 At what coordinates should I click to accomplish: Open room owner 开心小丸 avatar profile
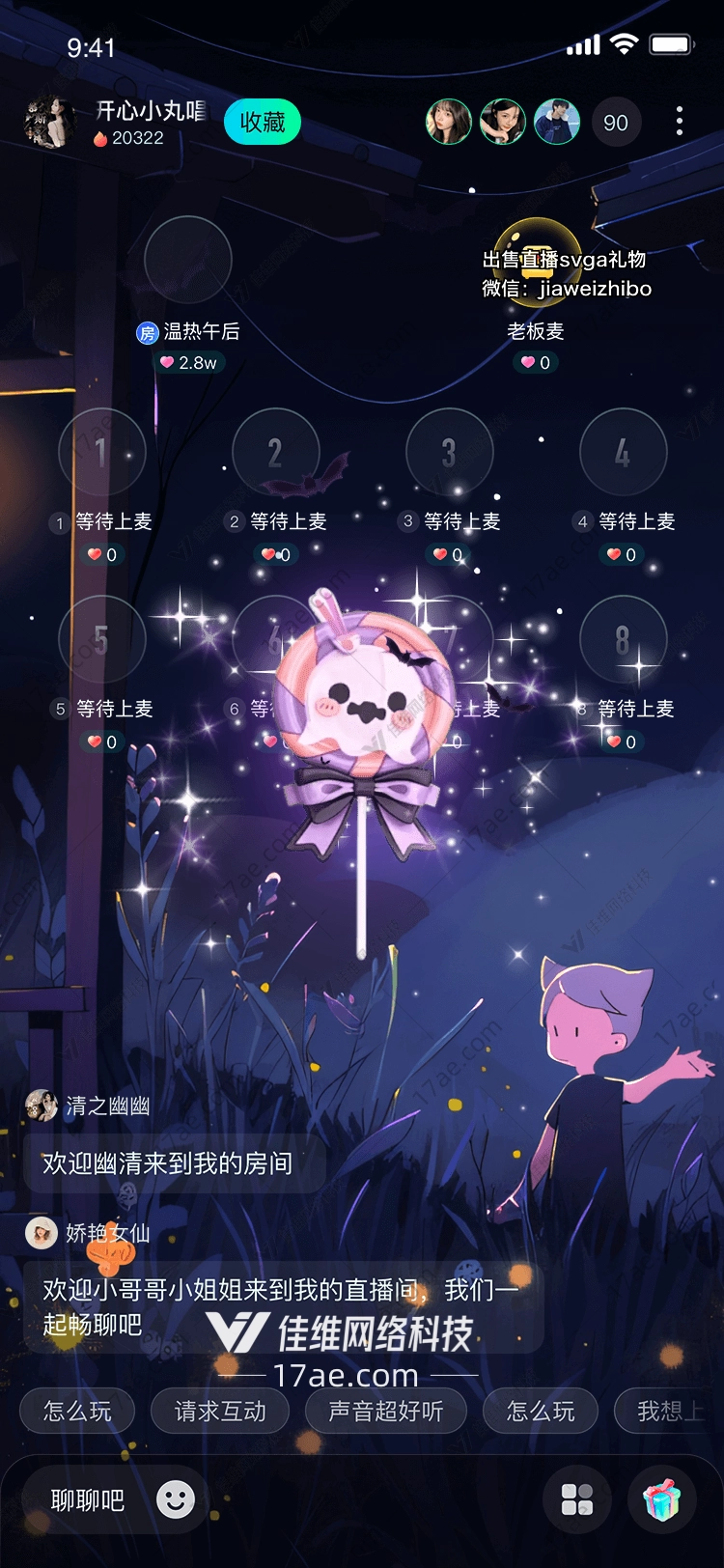coord(49,123)
